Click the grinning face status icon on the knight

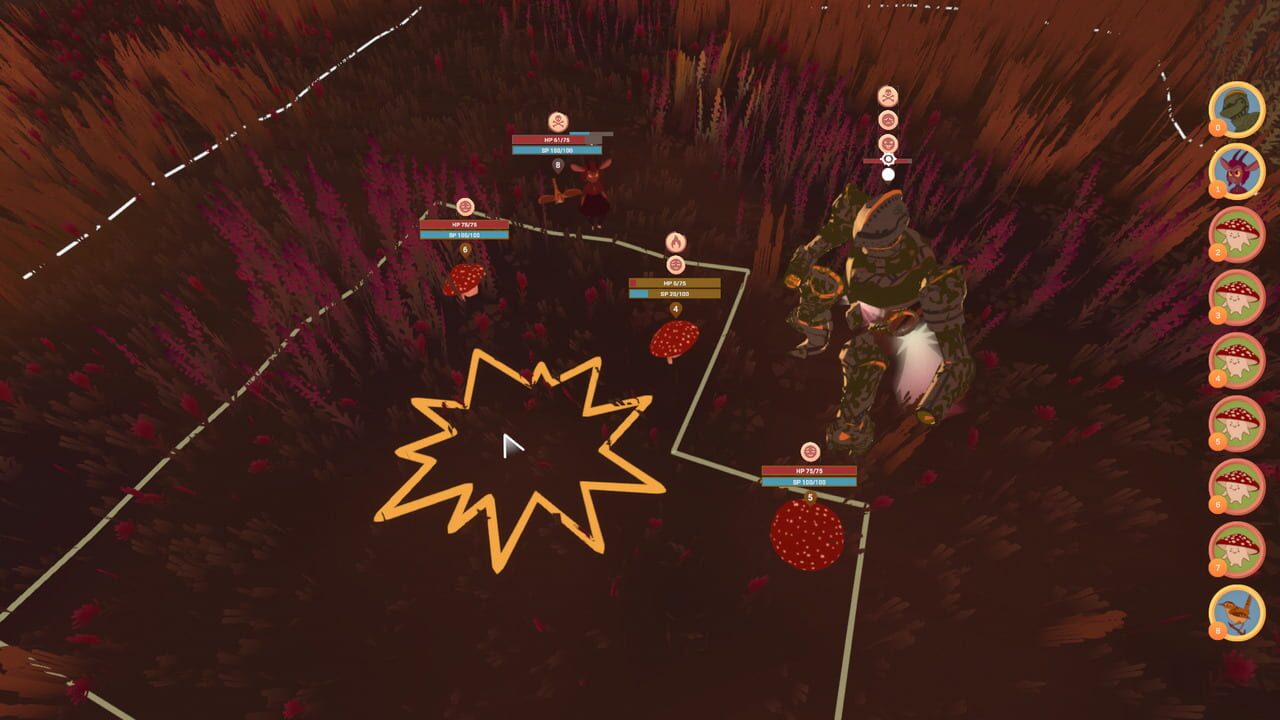coord(888,142)
